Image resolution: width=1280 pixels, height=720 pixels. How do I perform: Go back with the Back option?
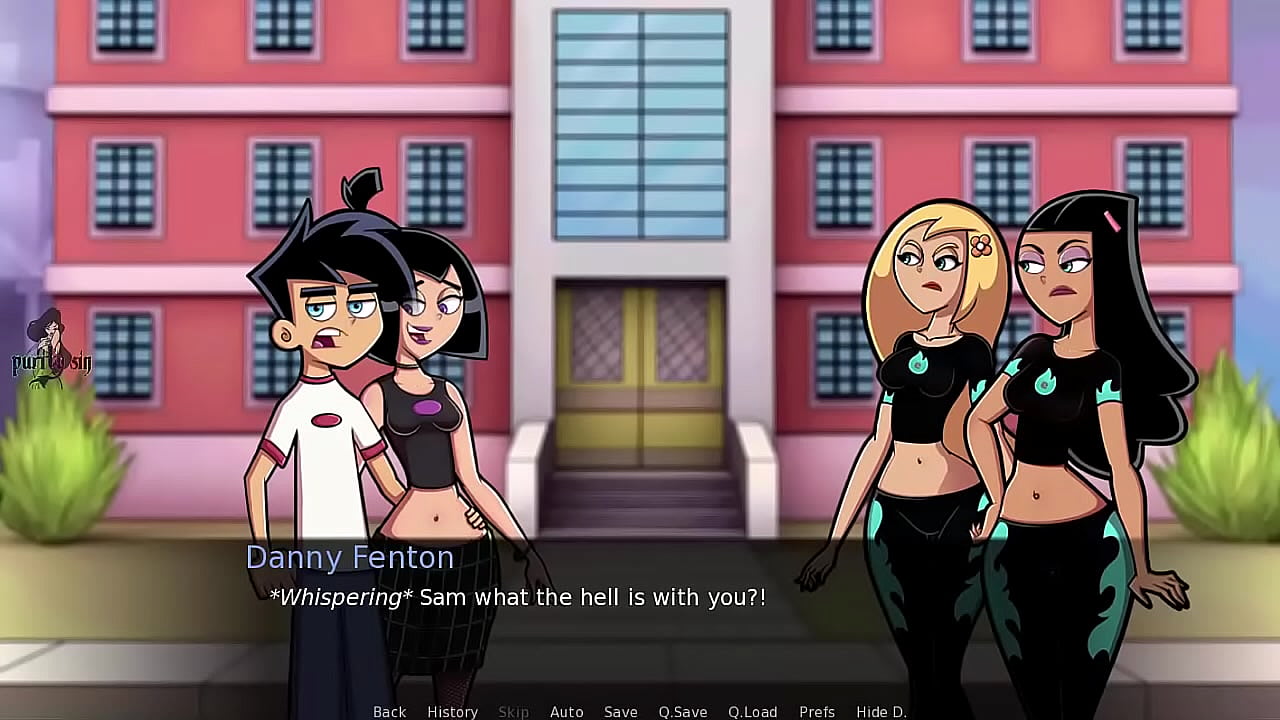(389, 711)
